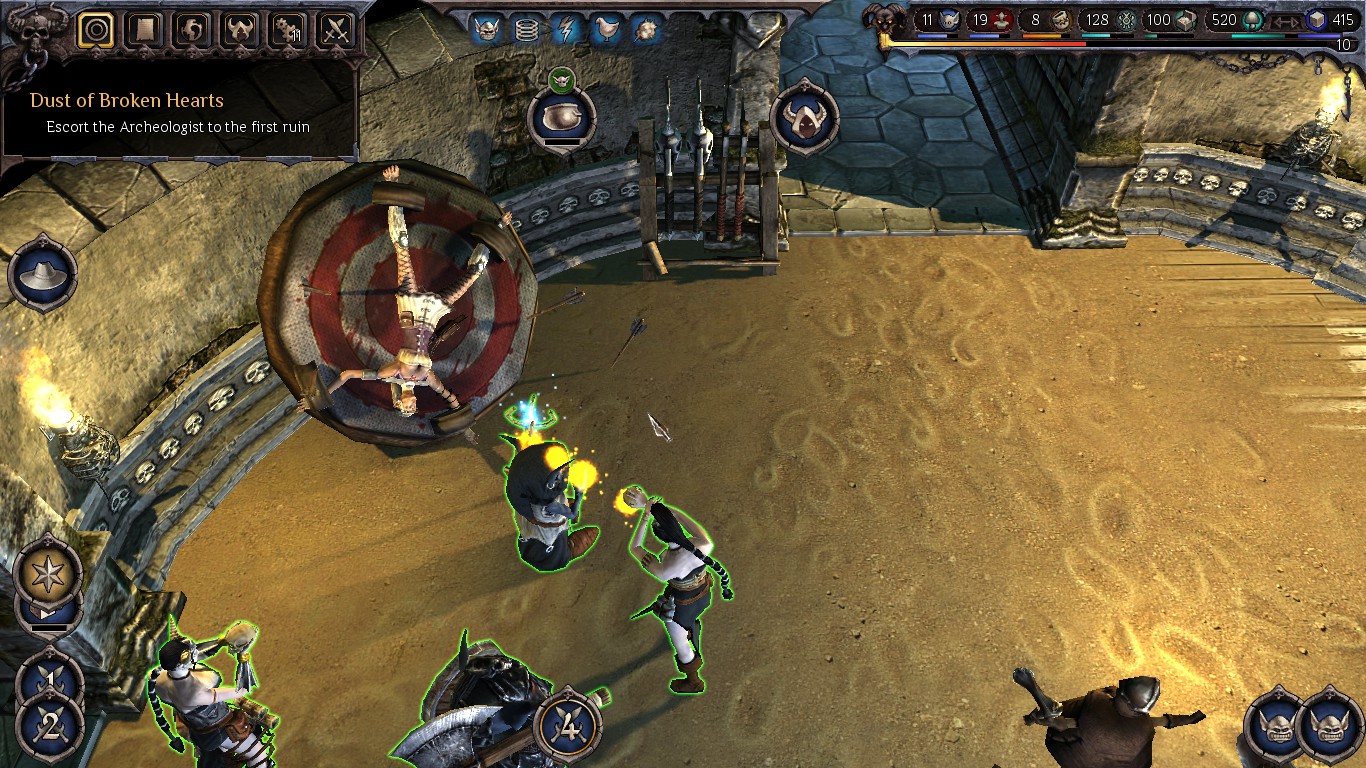Select the goblin head icon in top-center bar
This screenshot has width=1366, height=768.
[488, 30]
